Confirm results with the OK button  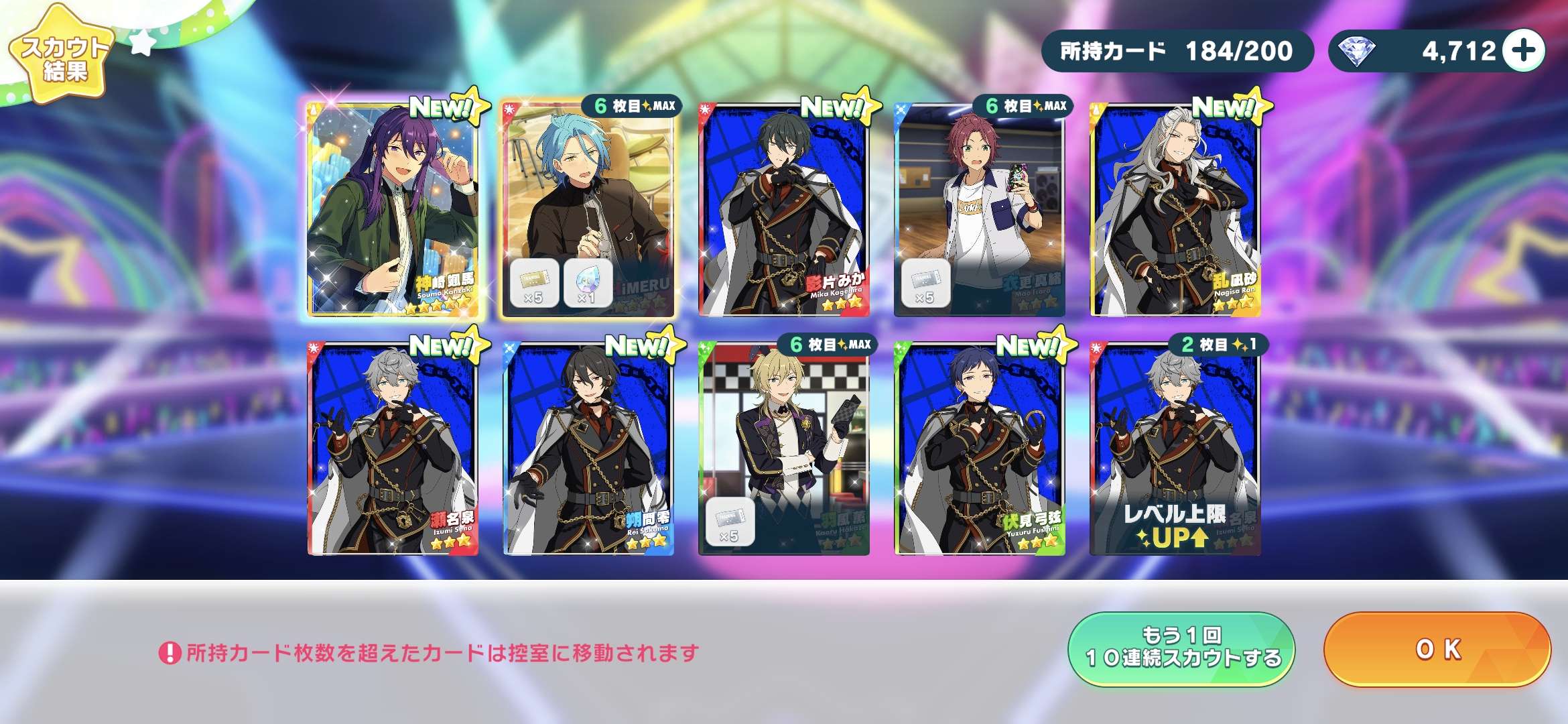pos(1437,649)
